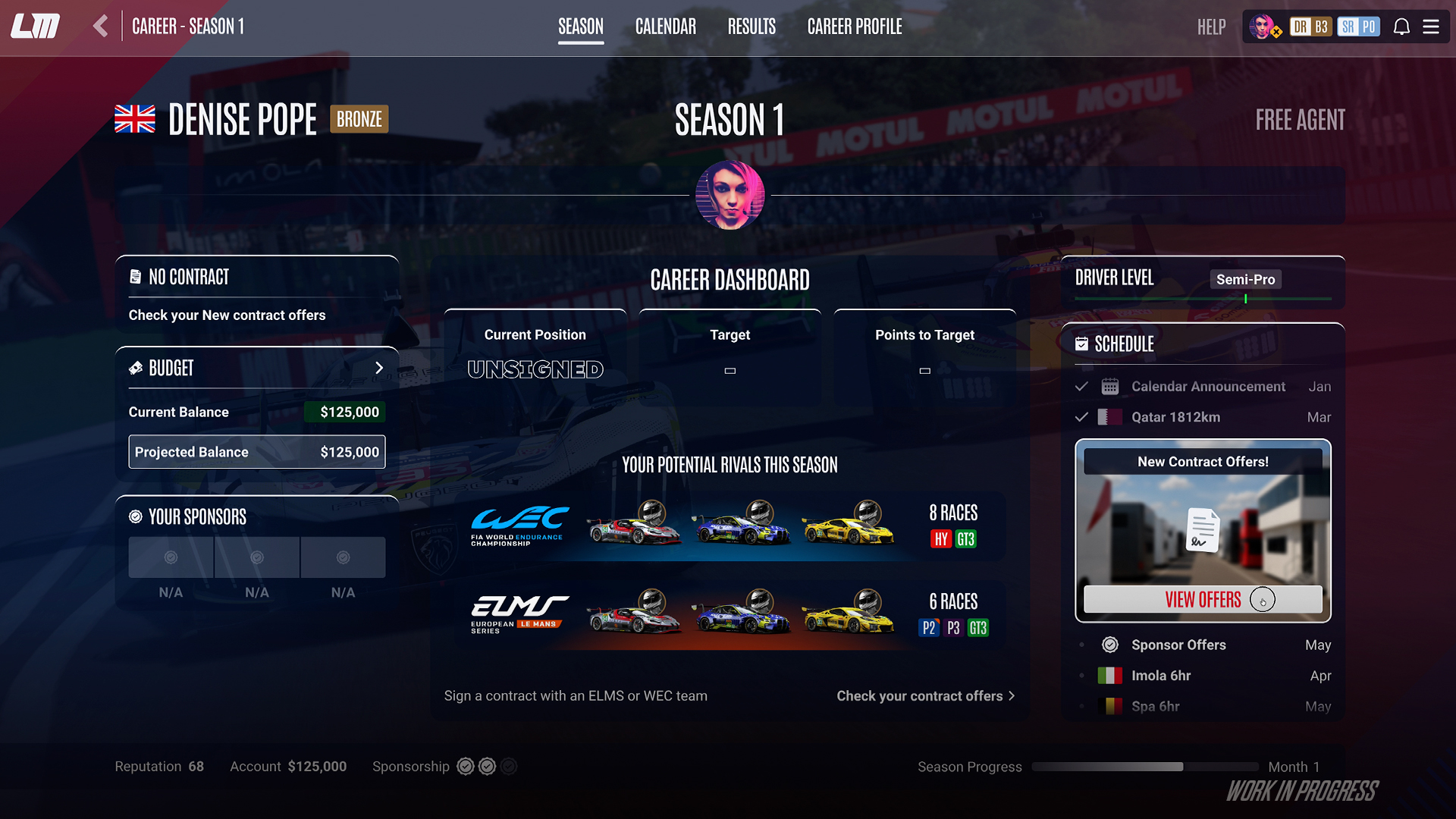
Task: Select the ELMS series row
Action: (x=730, y=614)
